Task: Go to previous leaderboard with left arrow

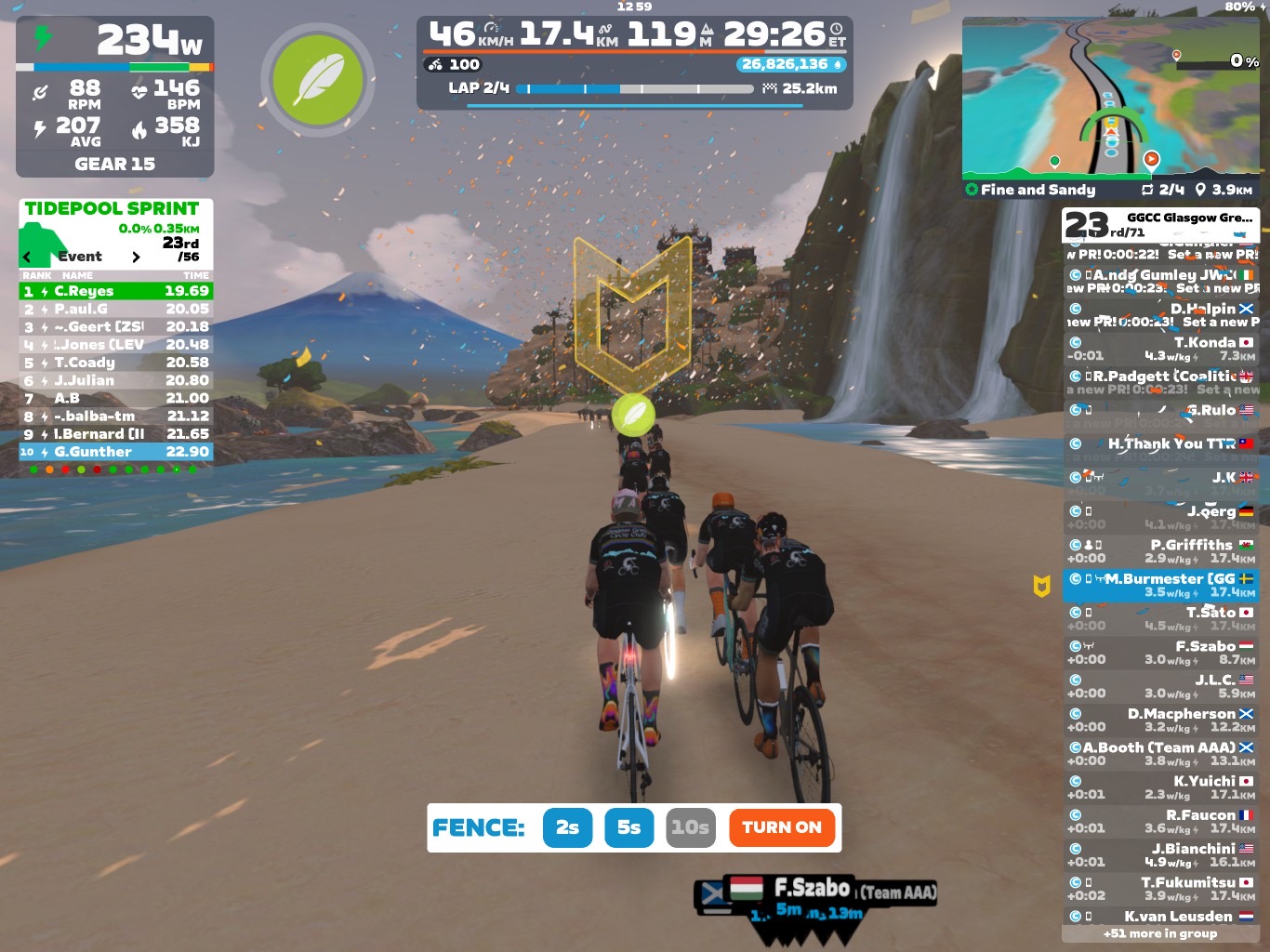Action: coord(27,257)
